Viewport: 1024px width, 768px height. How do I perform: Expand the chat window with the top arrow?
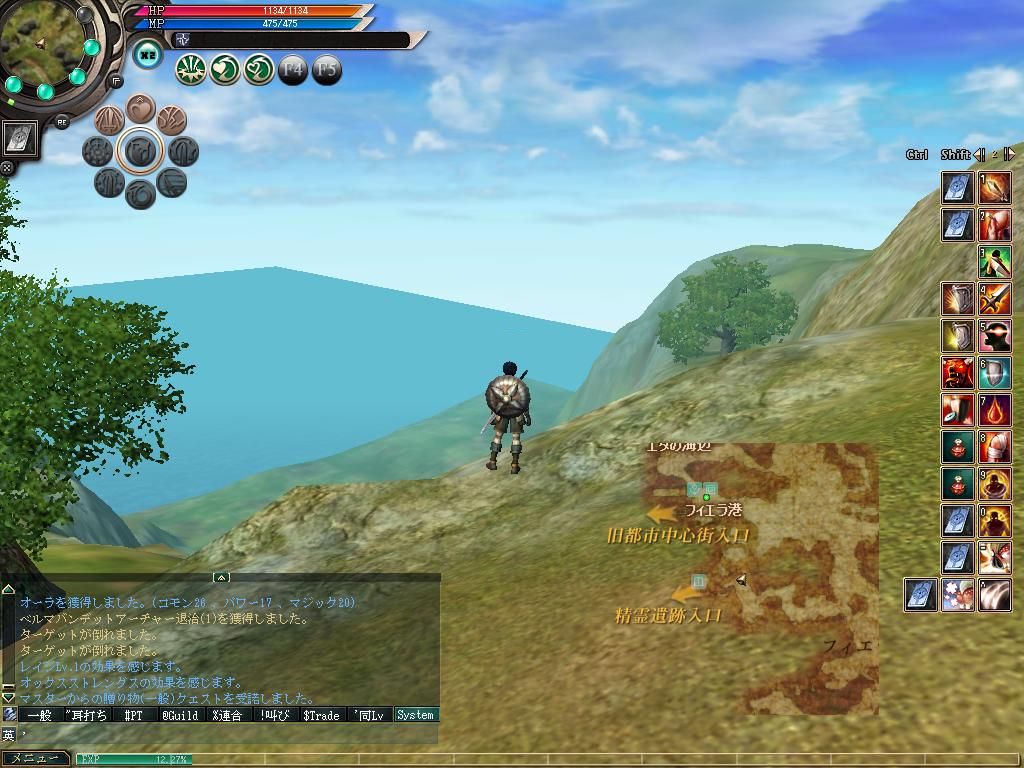click(221, 577)
